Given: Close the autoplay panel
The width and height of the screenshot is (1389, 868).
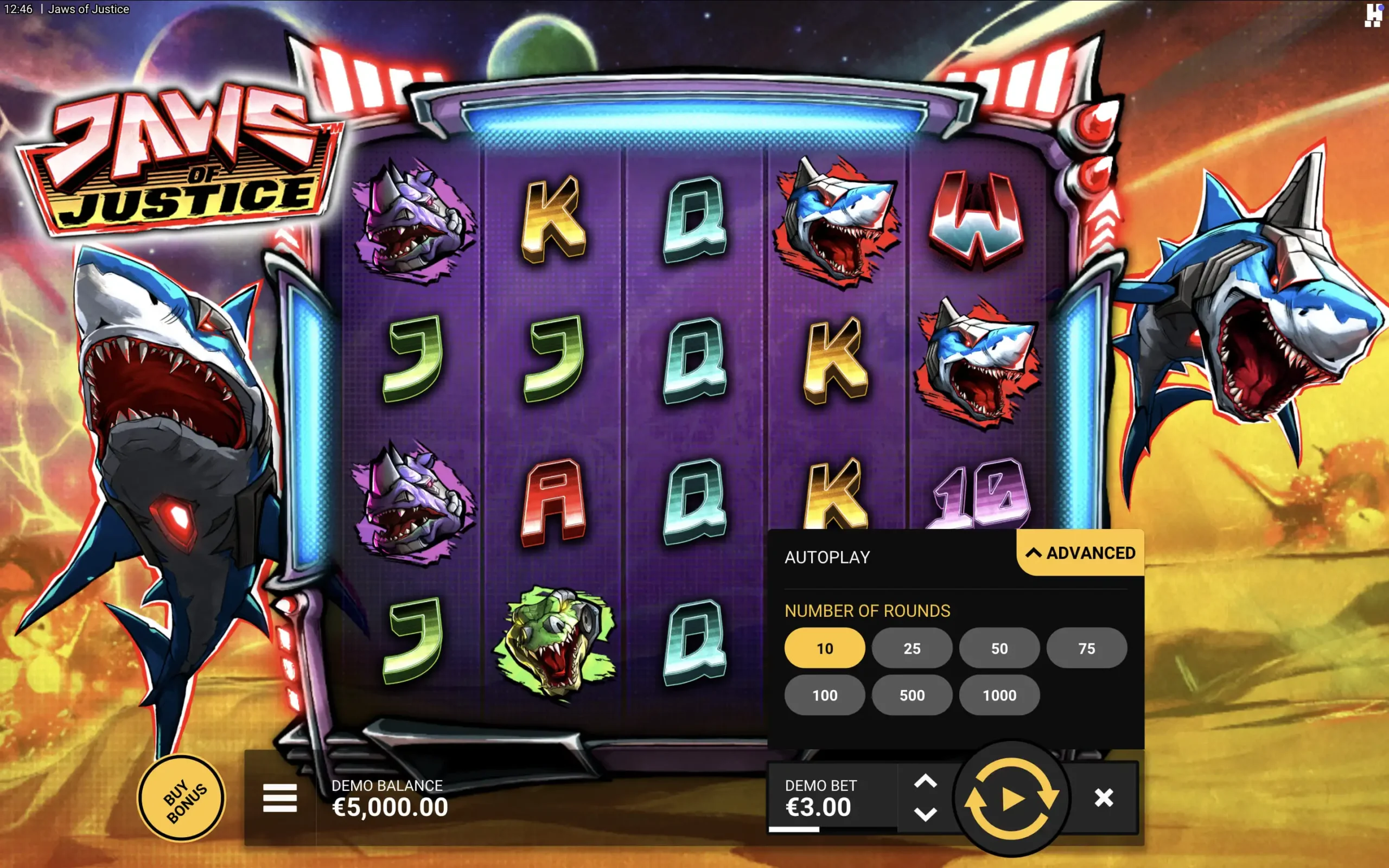Looking at the screenshot, I should coord(1105,798).
